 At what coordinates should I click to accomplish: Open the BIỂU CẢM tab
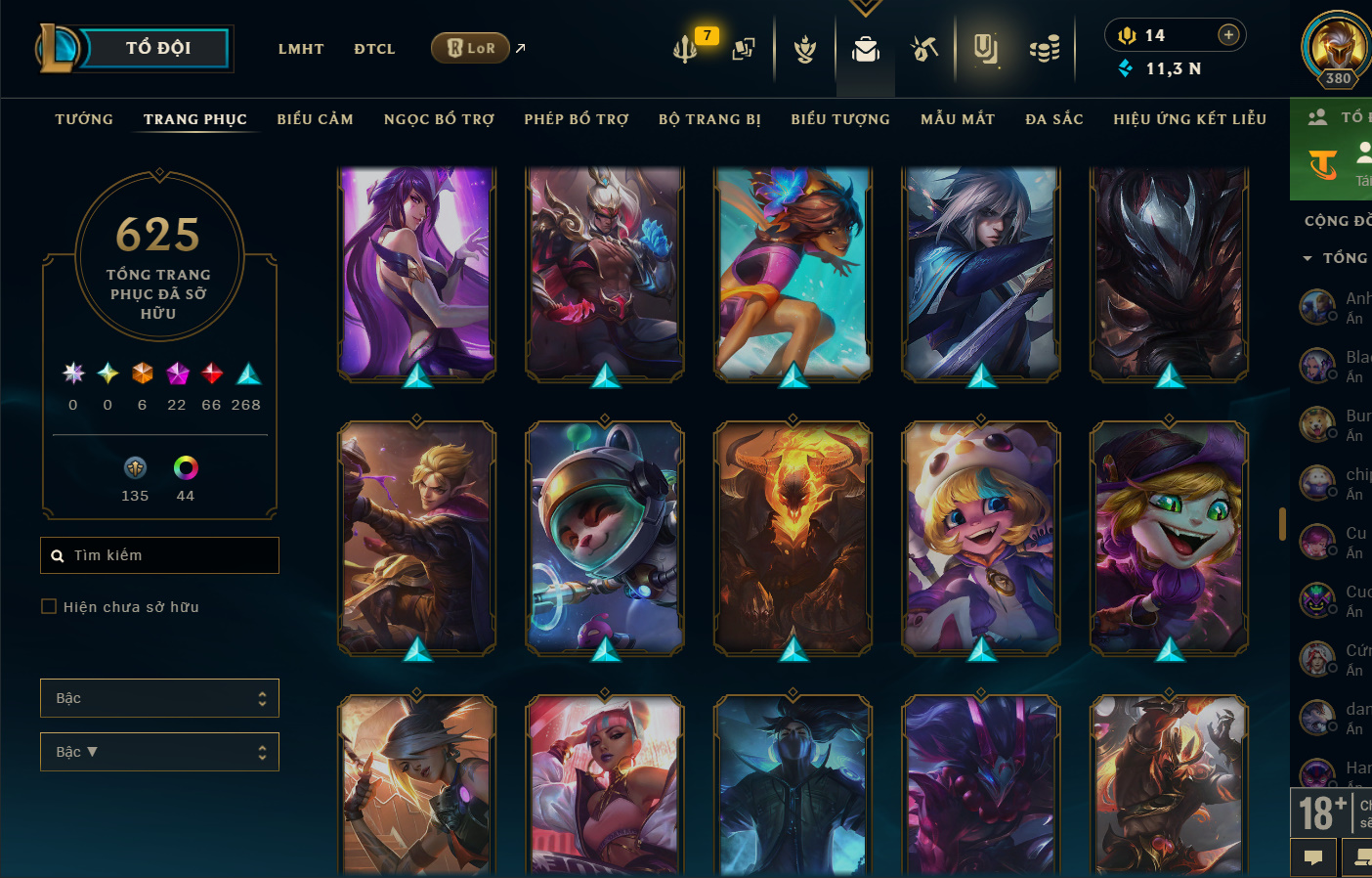click(315, 119)
